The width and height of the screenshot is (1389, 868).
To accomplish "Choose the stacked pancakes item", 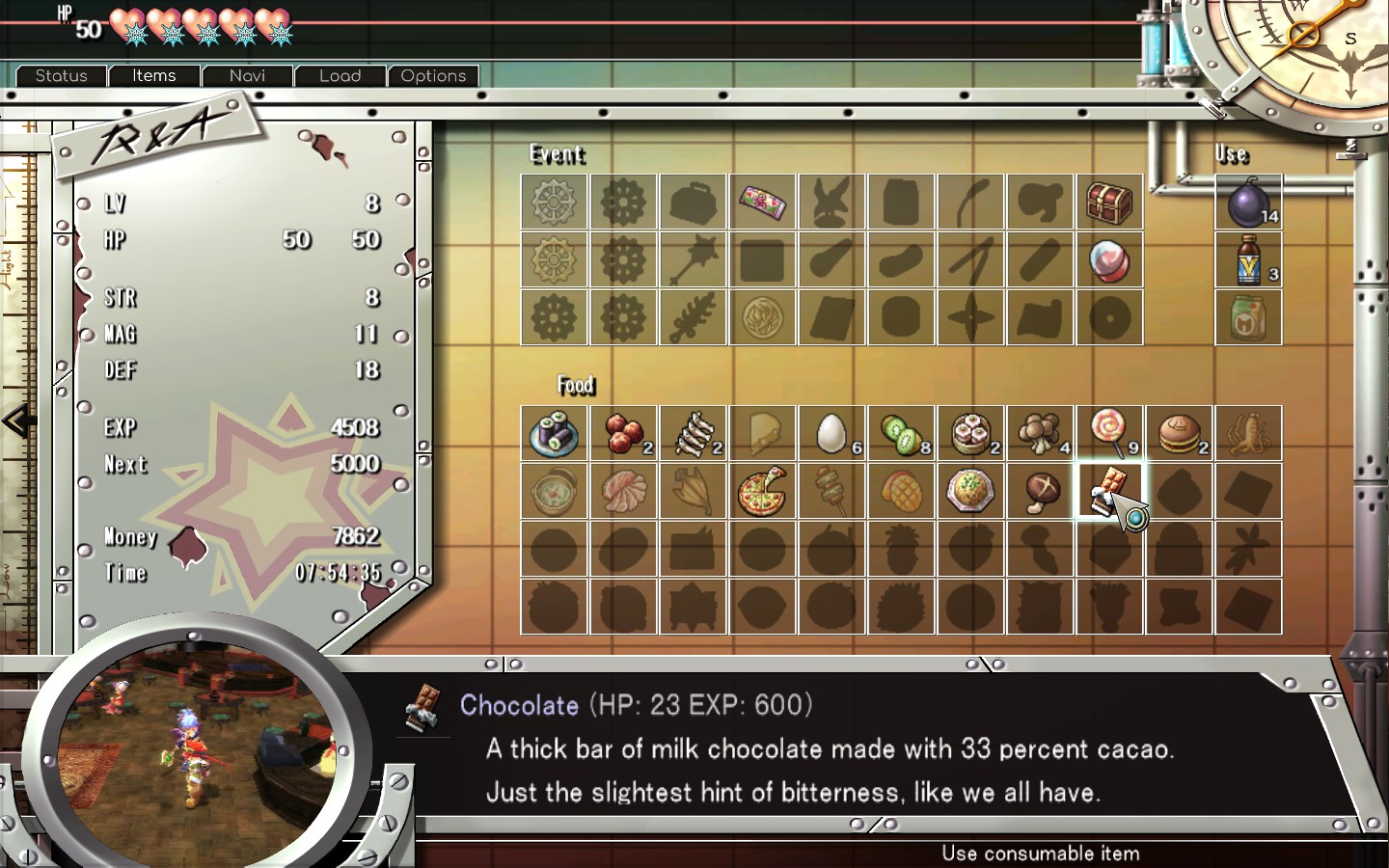I will pos(1179,433).
